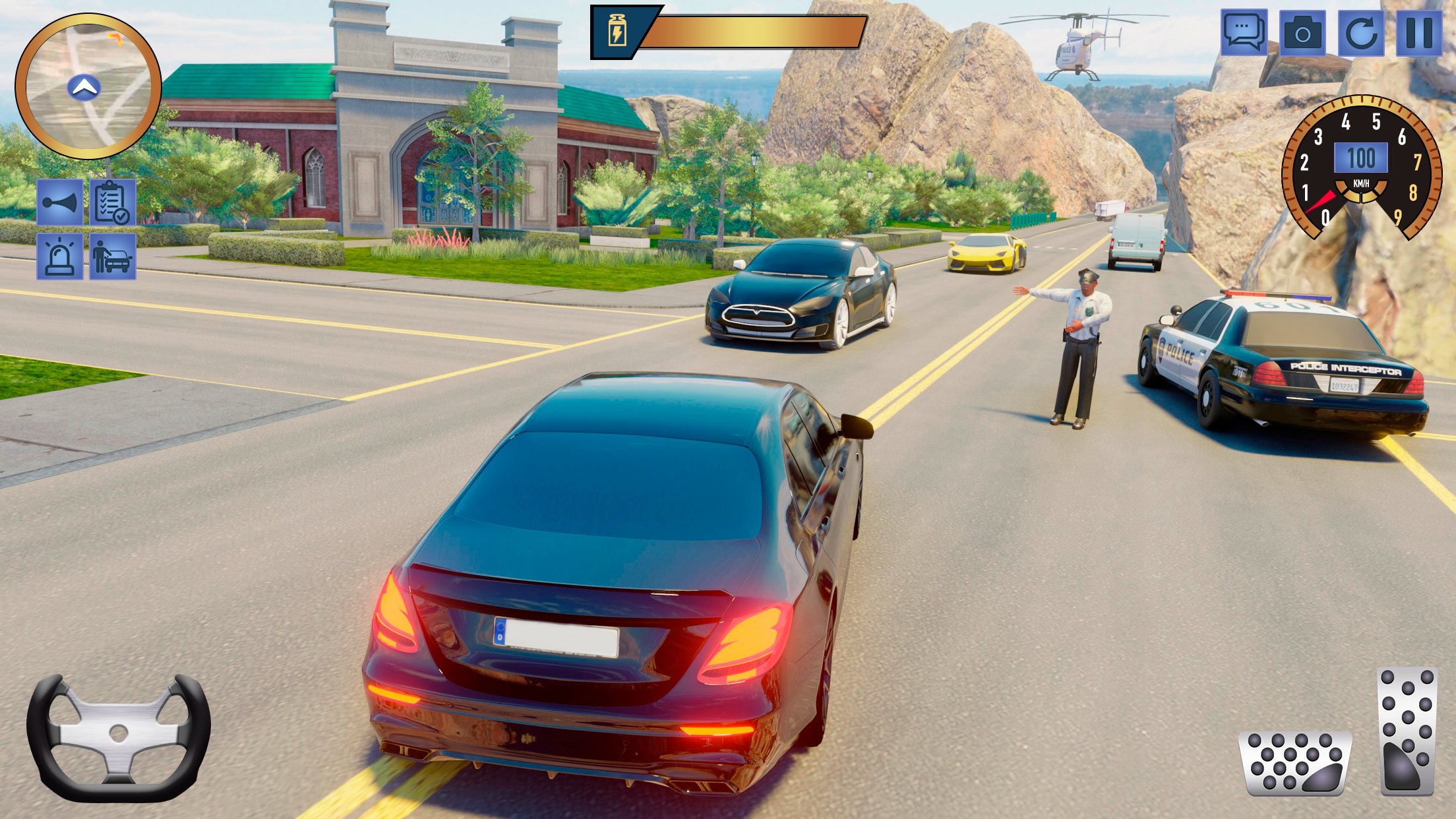Click the circular restart arrow button
Screen dimensions: 1456x819
click(1361, 32)
